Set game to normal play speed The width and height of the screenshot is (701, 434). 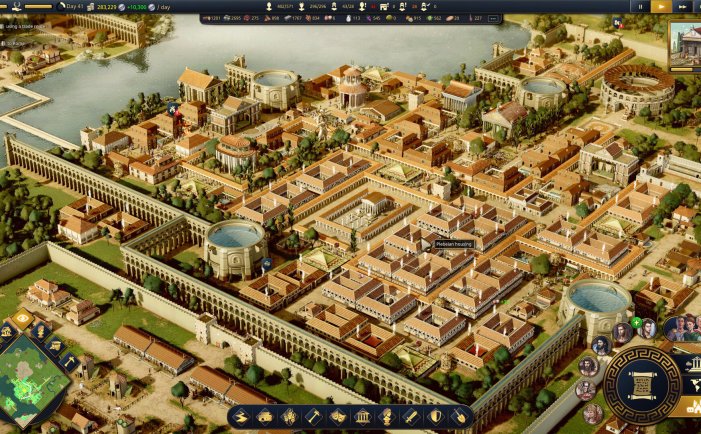(x=661, y=6)
